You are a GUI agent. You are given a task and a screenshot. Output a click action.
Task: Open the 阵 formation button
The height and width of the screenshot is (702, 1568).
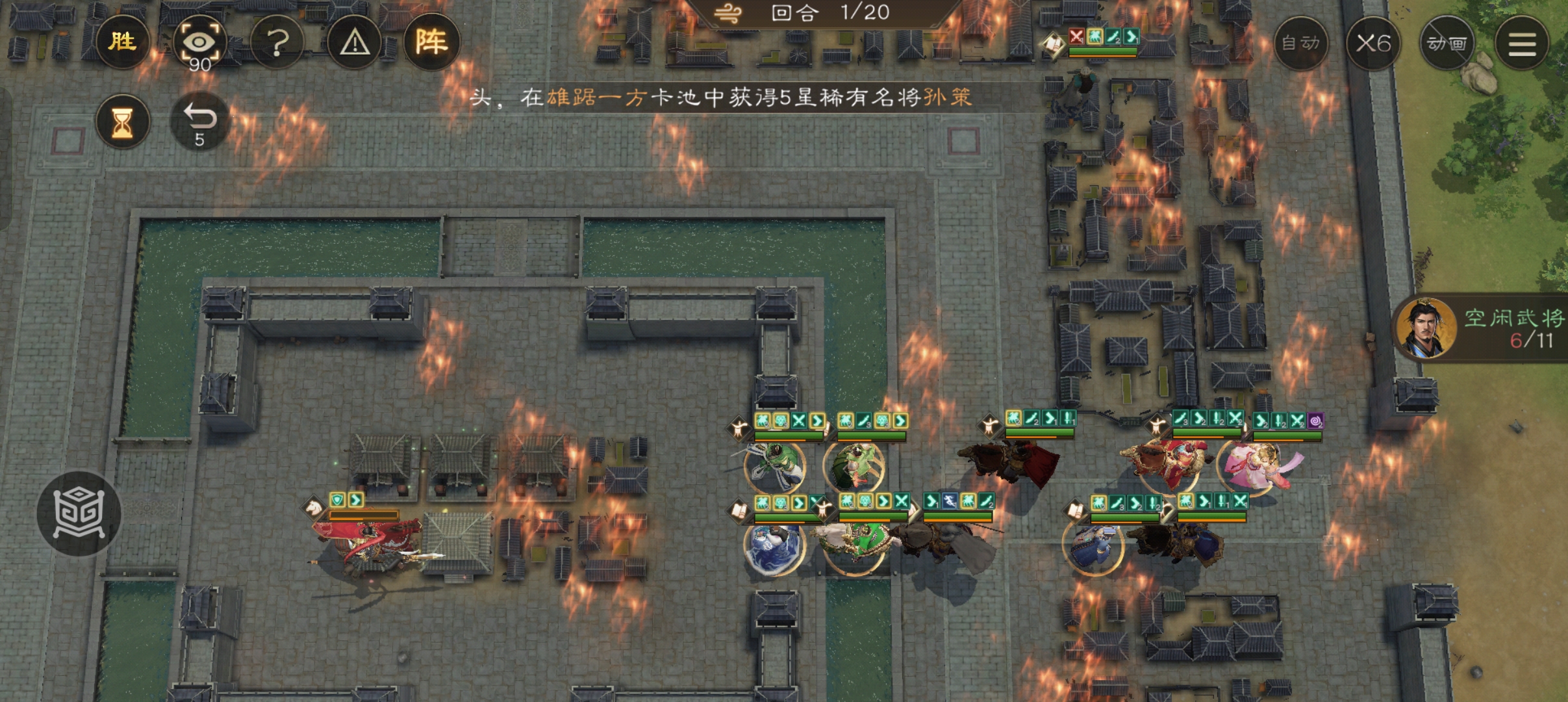[x=431, y=43]
